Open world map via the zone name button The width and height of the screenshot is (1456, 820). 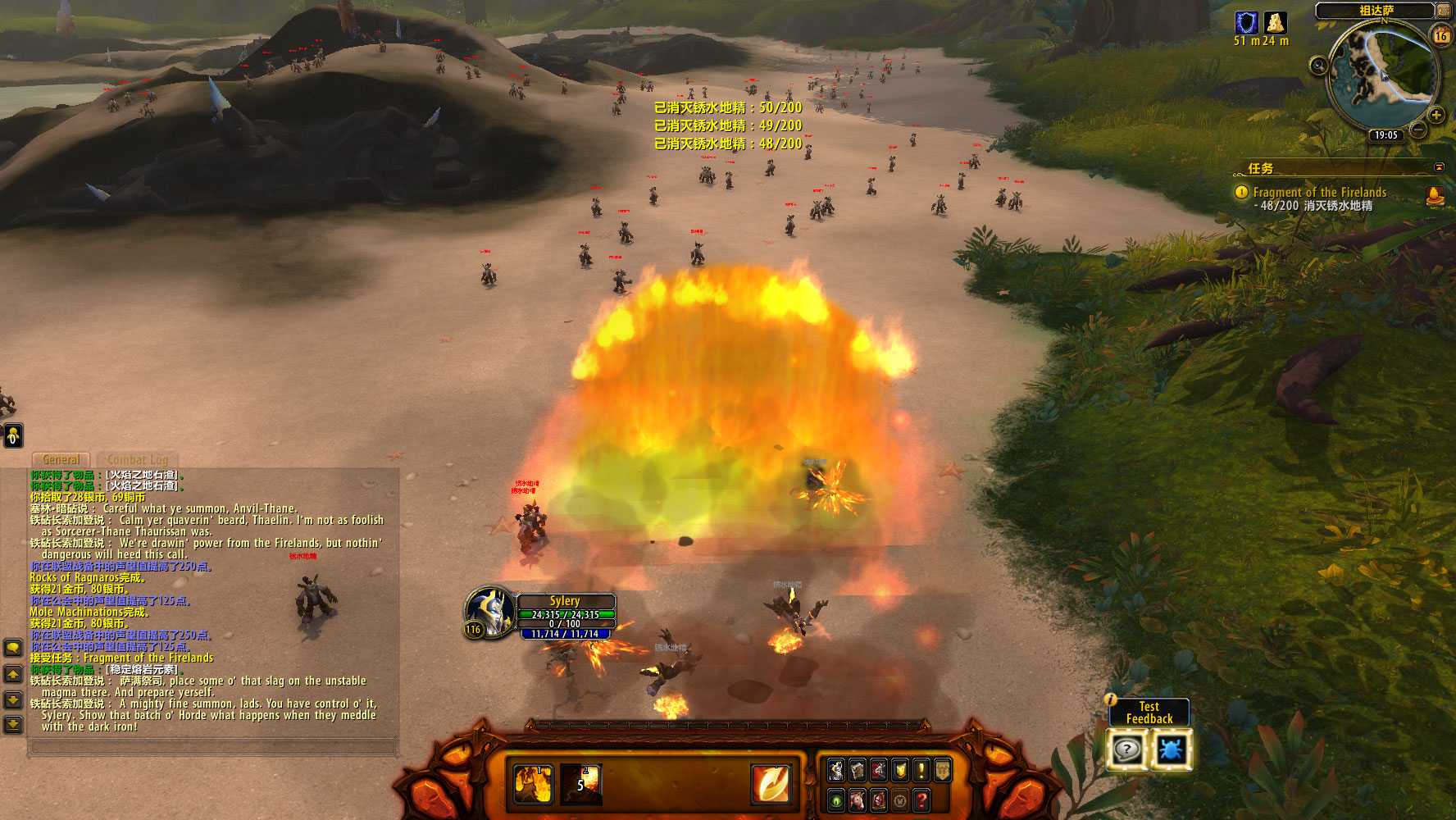(1376, 11)
